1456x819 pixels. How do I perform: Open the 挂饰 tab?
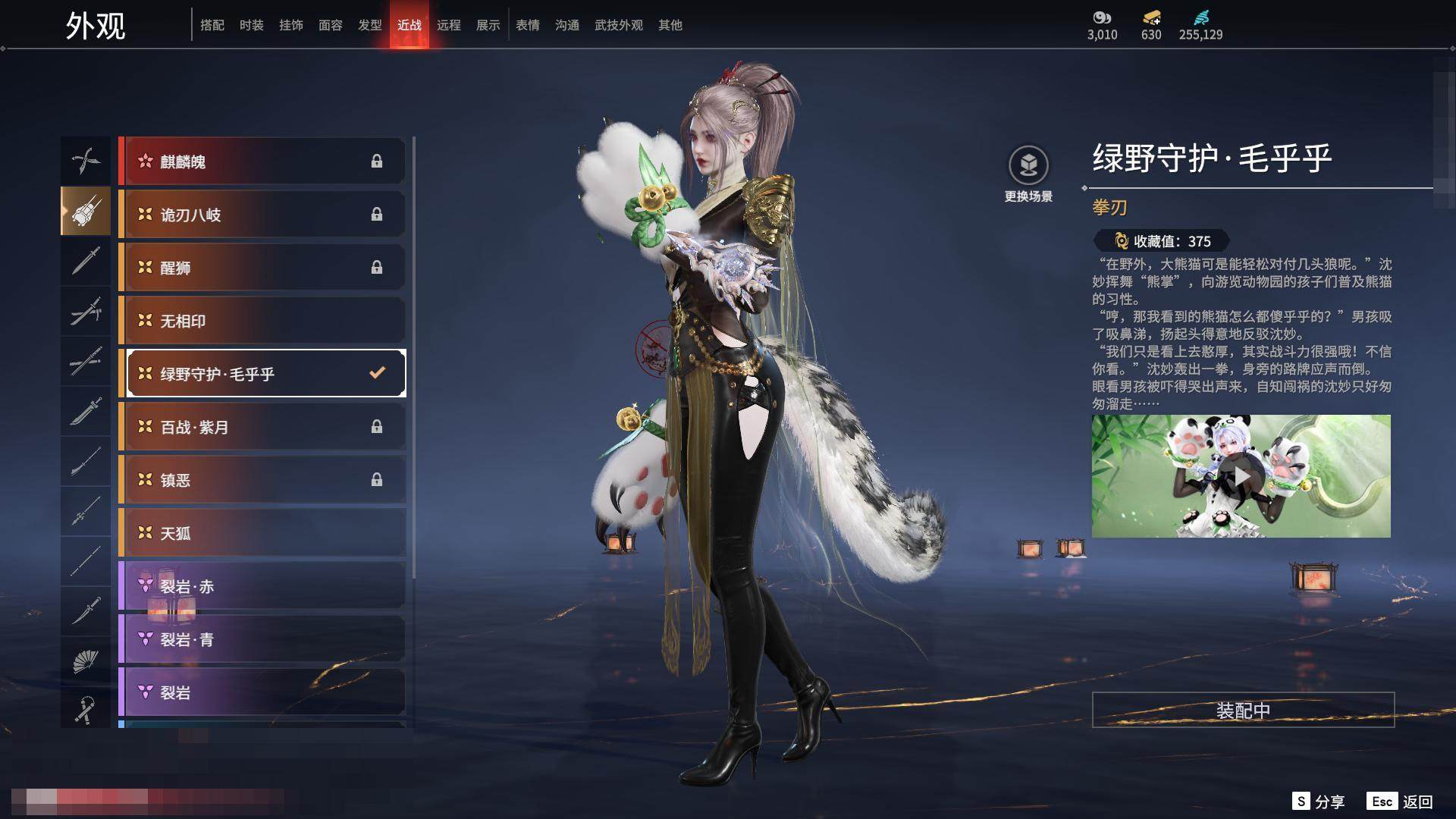tap(290, 25)
